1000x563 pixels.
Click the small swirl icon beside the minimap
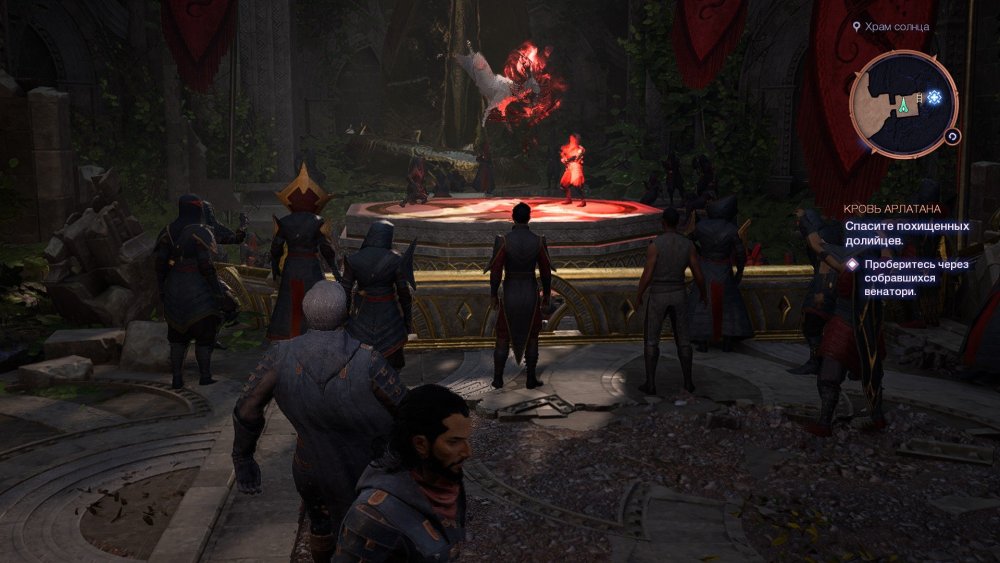953,137
